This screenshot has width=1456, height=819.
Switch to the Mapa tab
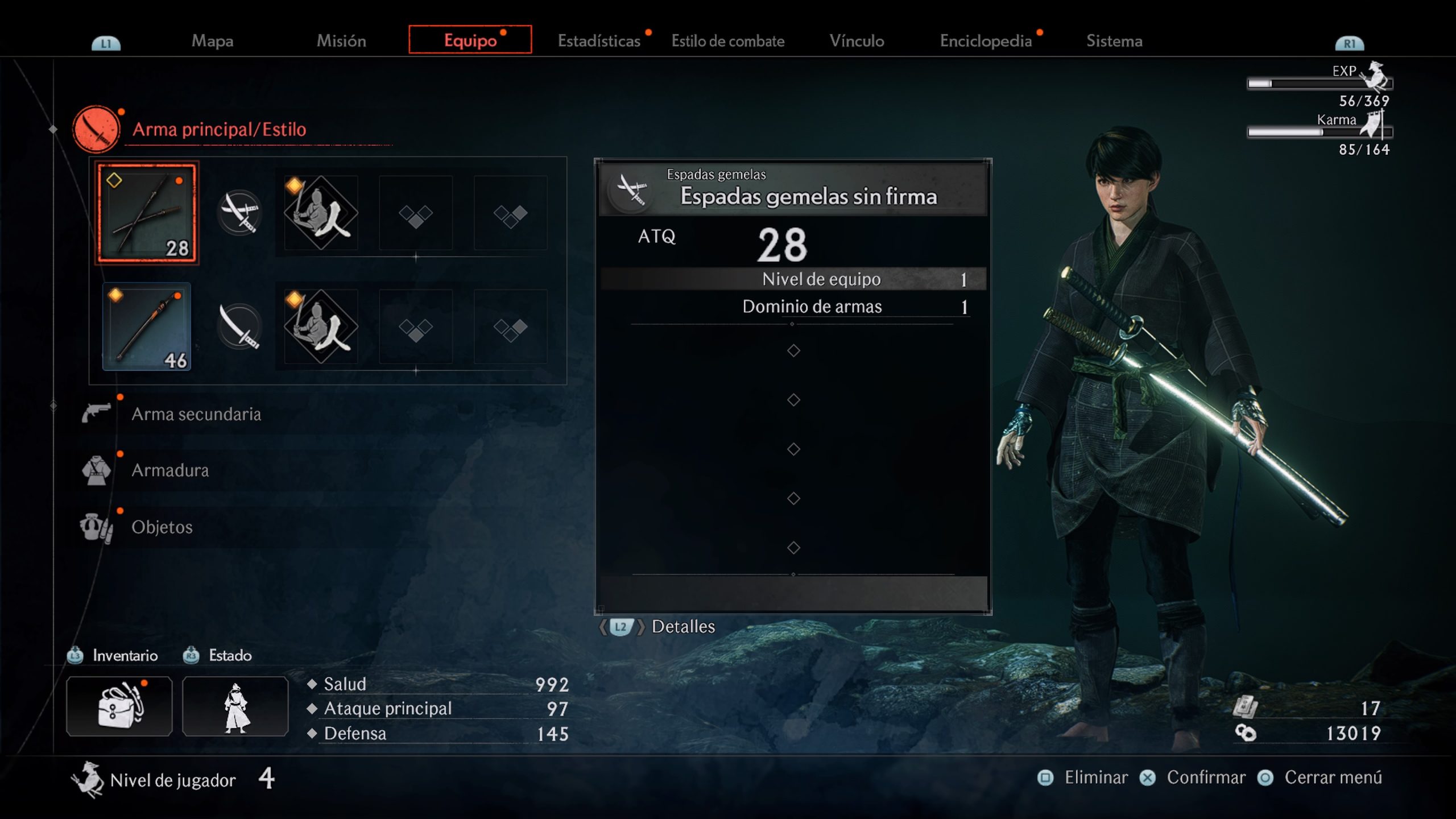pyautogui.click(x=212, y=41)
